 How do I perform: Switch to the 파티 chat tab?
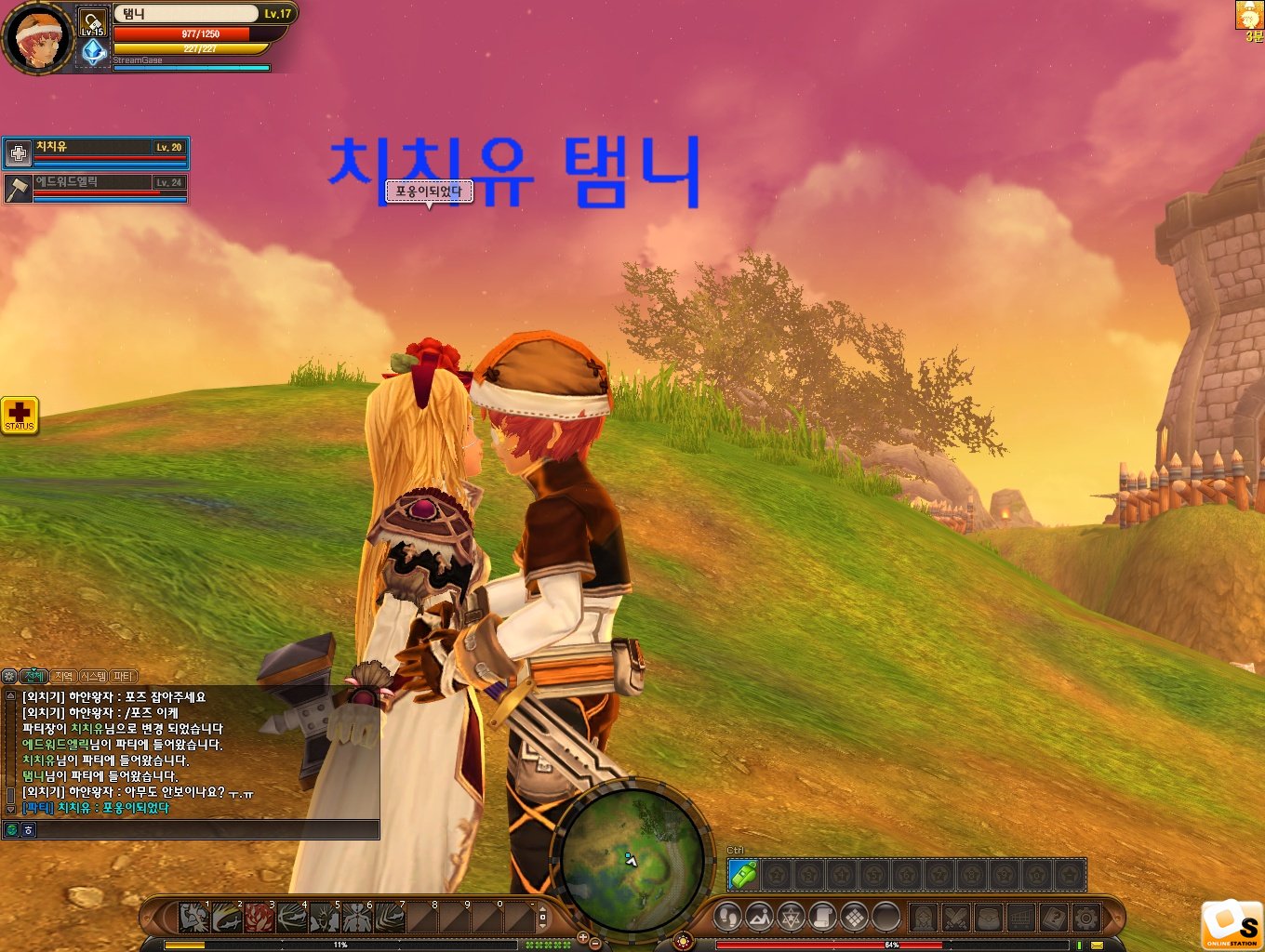click(x=123, y=676)
